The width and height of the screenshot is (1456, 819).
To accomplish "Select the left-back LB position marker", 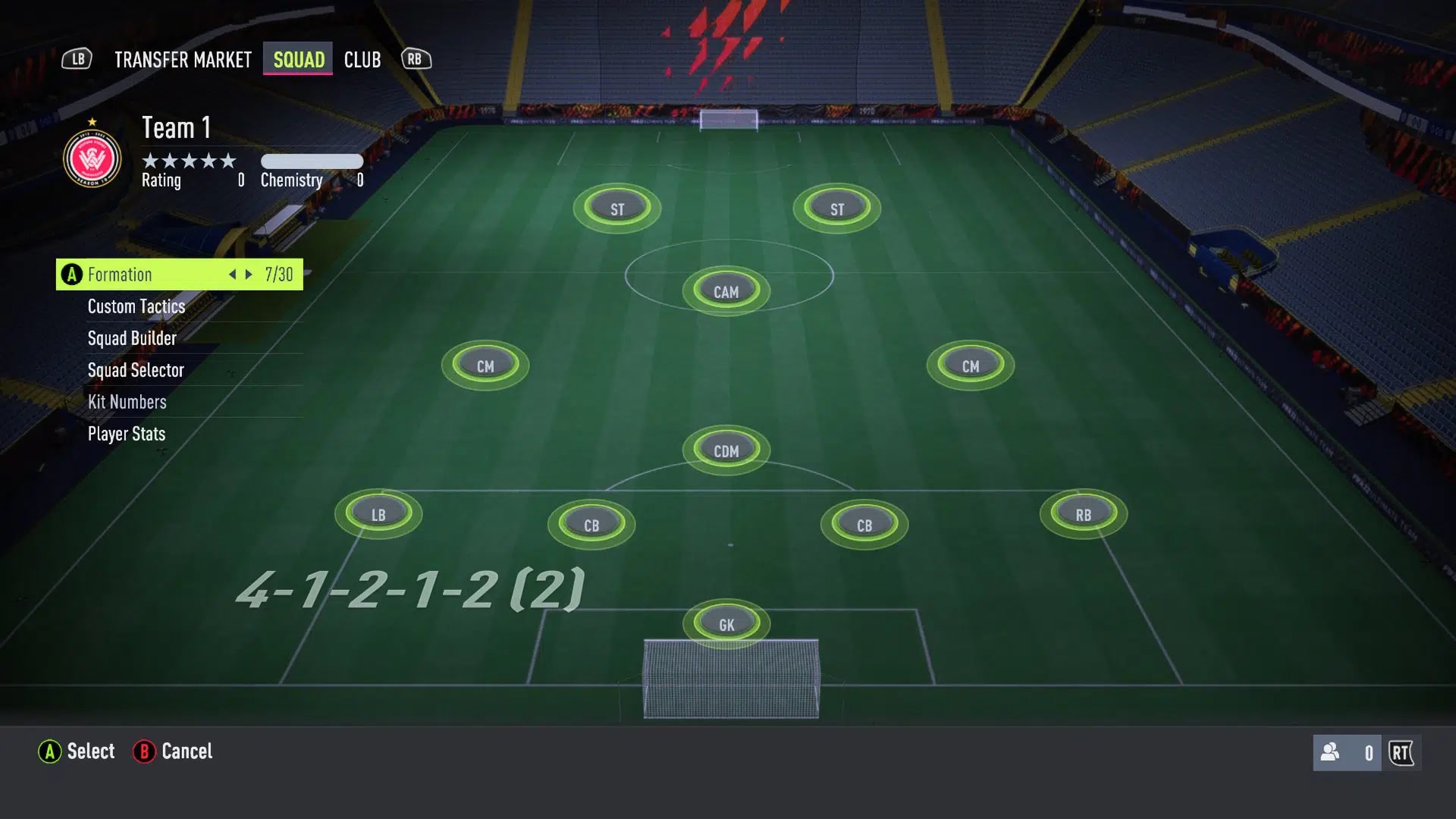I will point(379,513).
